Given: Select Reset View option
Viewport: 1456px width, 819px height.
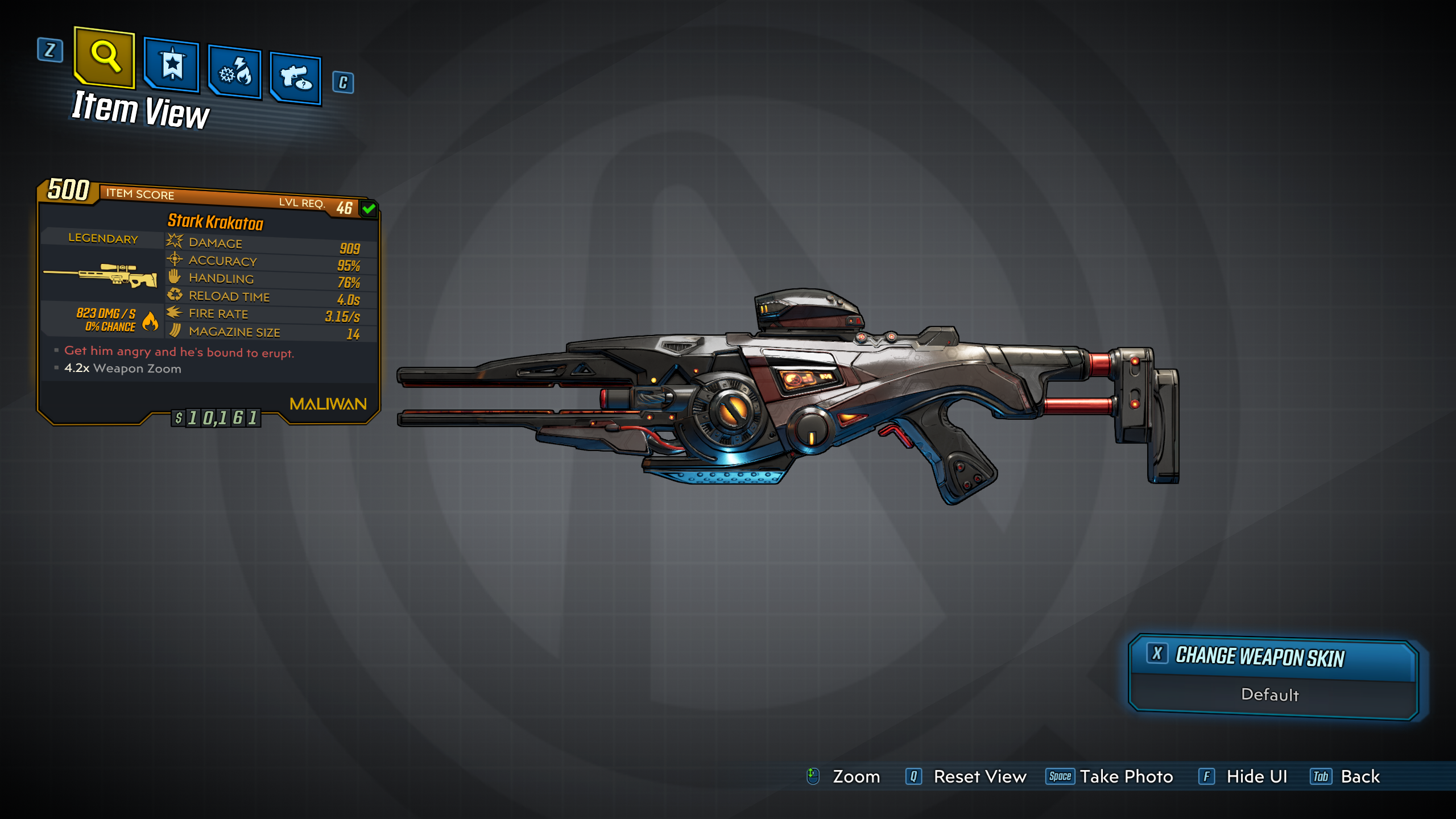Looking at the screenshot, I should click(967, 776).
